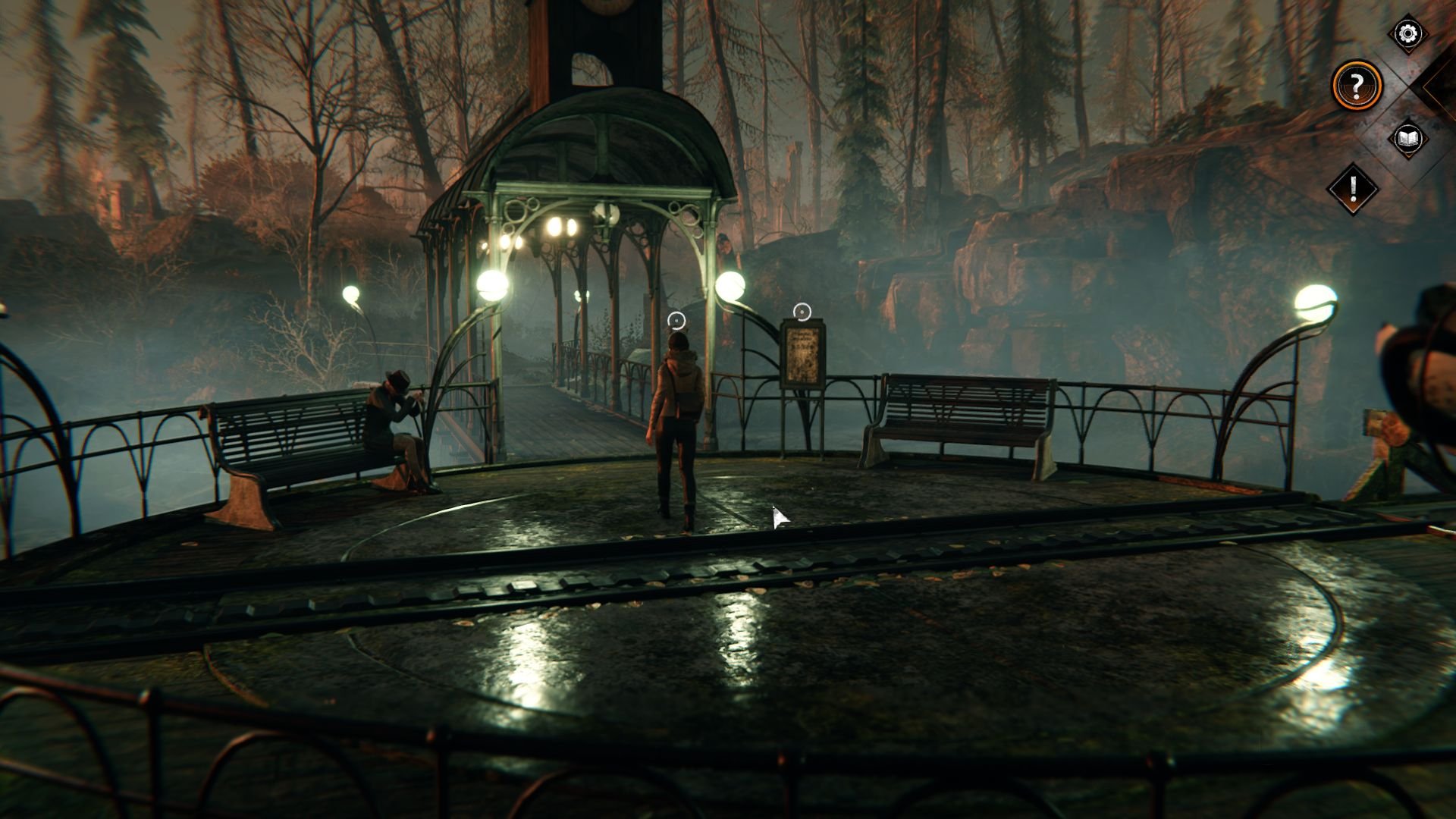Screen dimensions: 1456x819
Task: Click the interaction ring above the character's head
Action: (x=677, y=322)
